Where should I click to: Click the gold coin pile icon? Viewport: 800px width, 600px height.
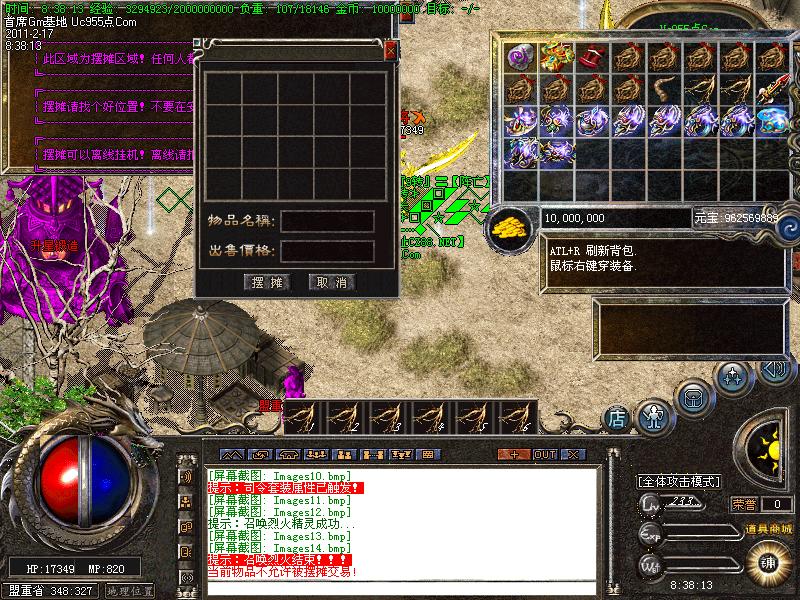511,226
